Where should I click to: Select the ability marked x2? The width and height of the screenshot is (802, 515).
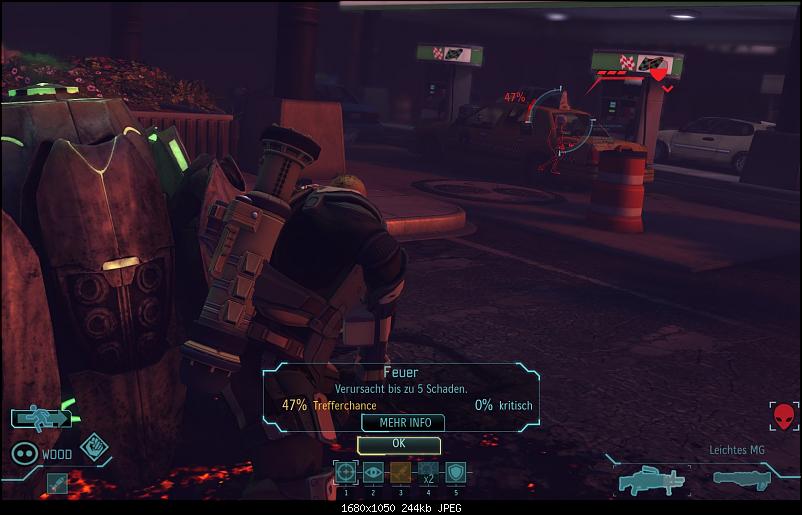[x=428, y=472]
